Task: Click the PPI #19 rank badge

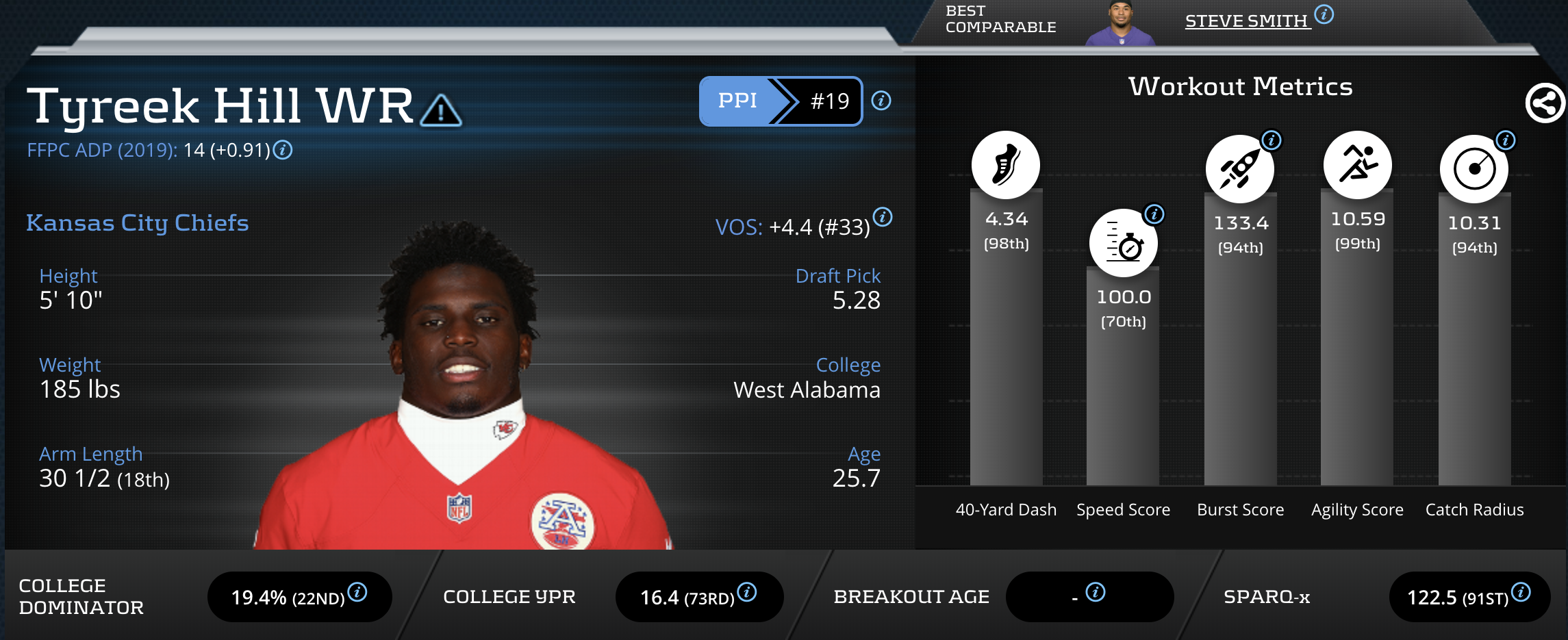Action: (780, 101)
